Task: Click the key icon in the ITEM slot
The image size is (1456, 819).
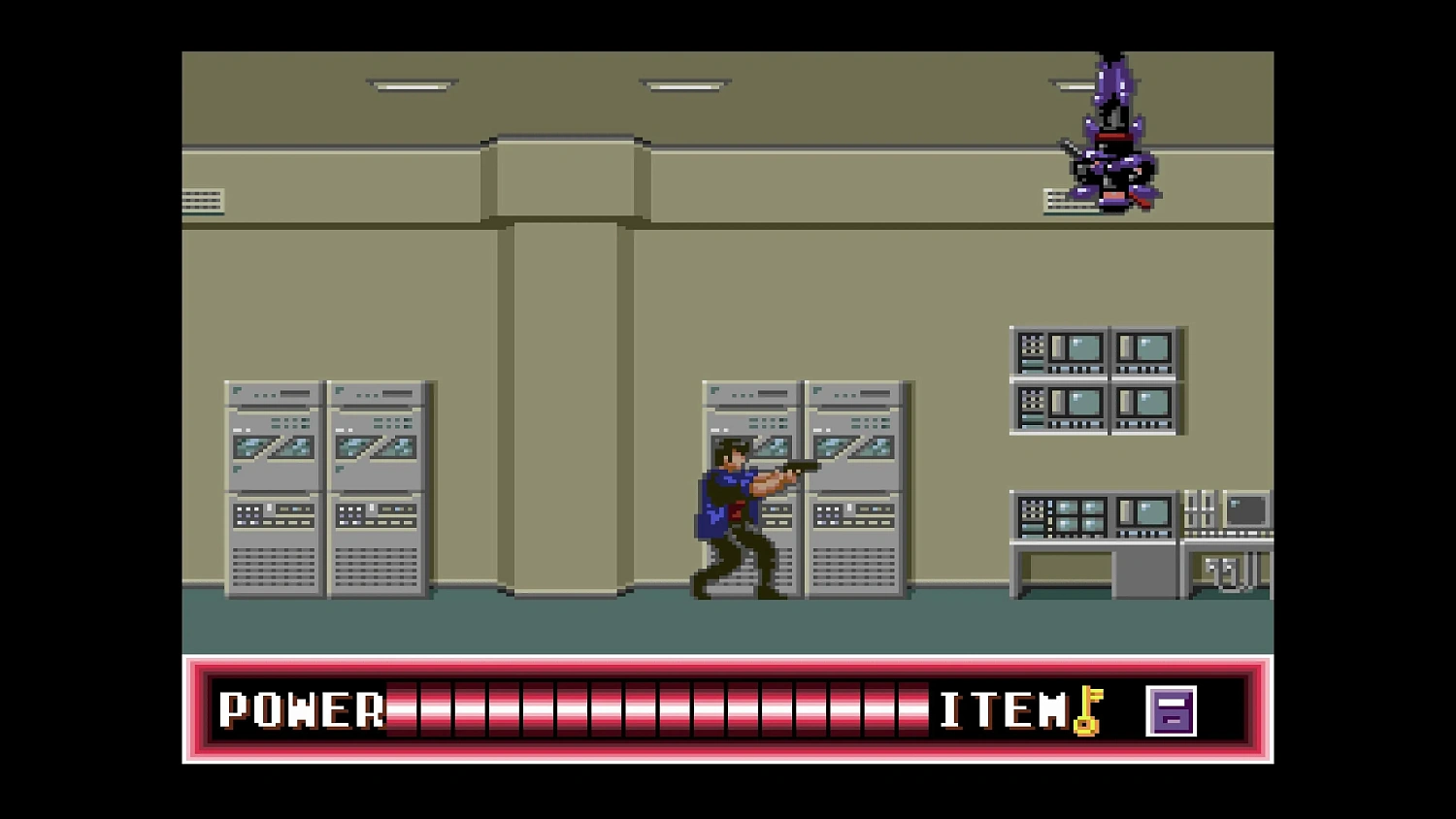Action: (1085, 711)
